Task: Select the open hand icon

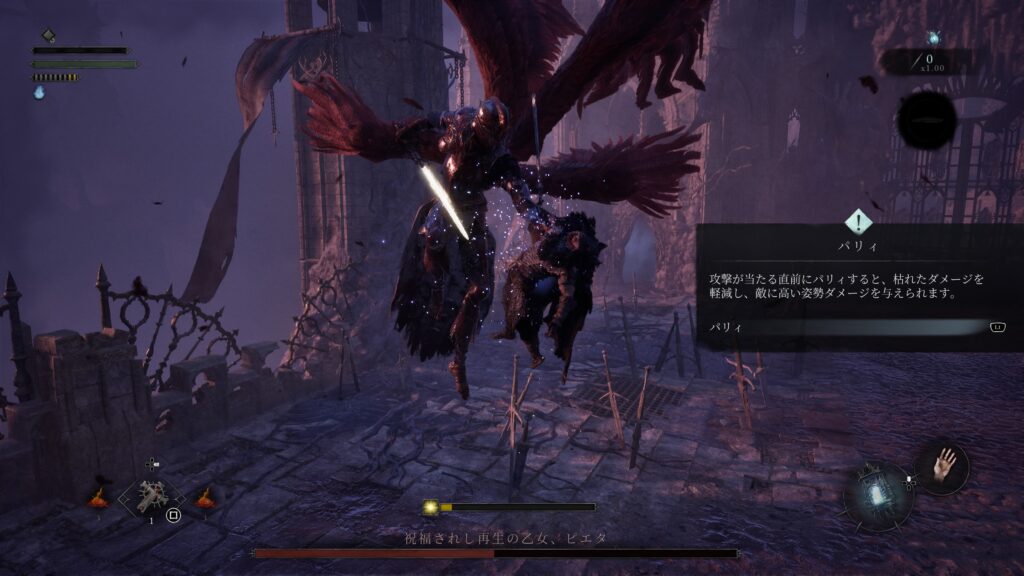Action: 943,466
